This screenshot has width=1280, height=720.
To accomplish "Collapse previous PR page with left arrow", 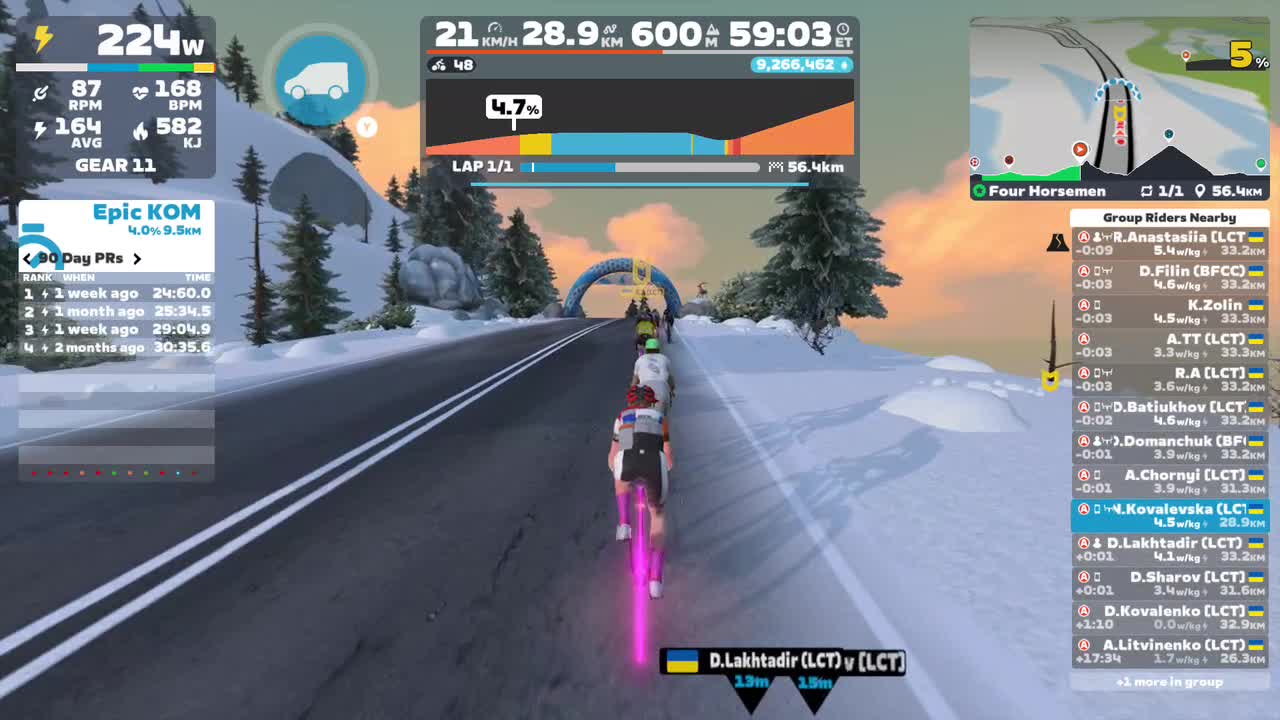I will pyautogui.click(x=27, y=258).
